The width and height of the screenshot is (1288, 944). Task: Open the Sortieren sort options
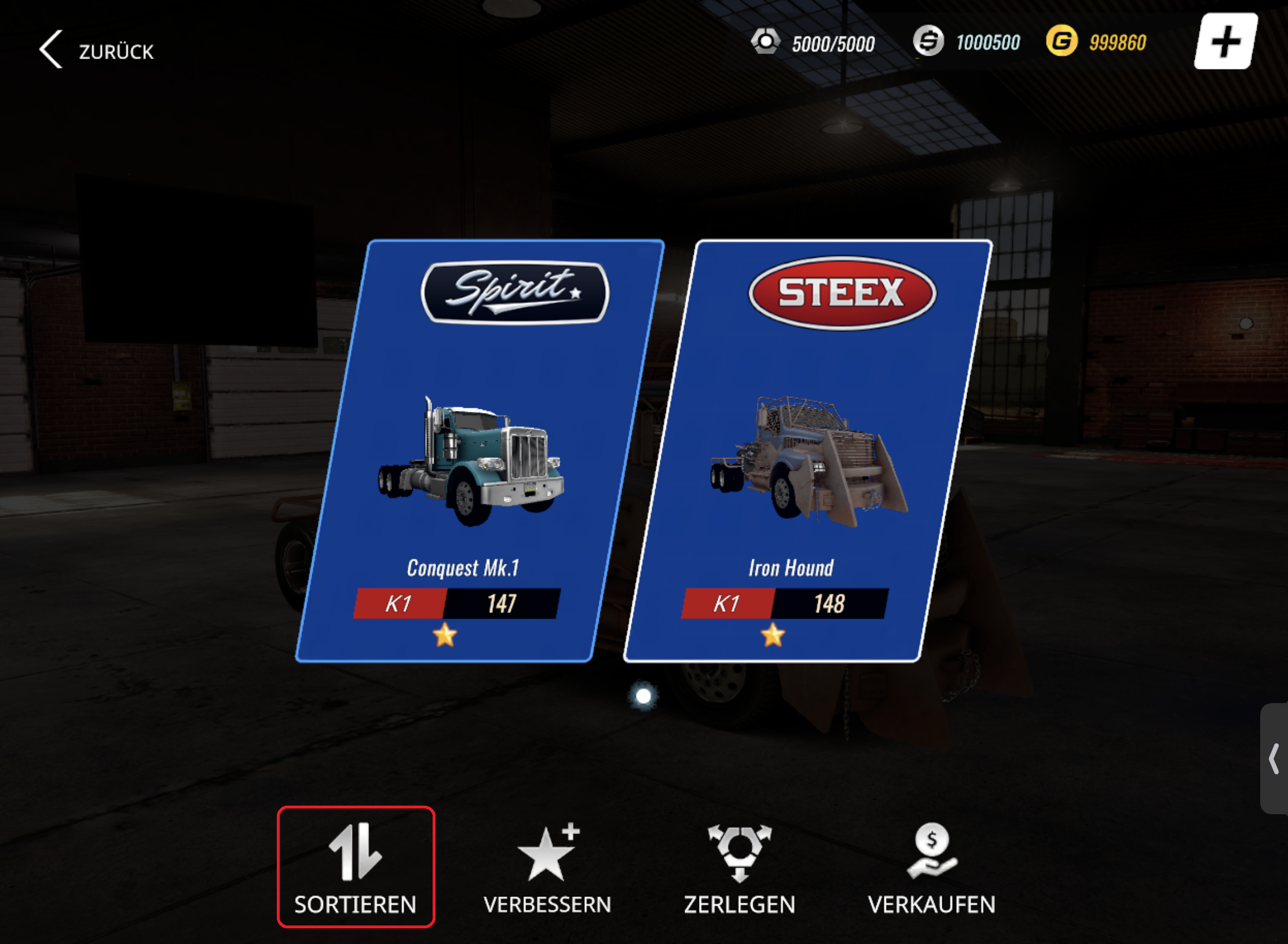pyautogui.click(x=356, y=867)
